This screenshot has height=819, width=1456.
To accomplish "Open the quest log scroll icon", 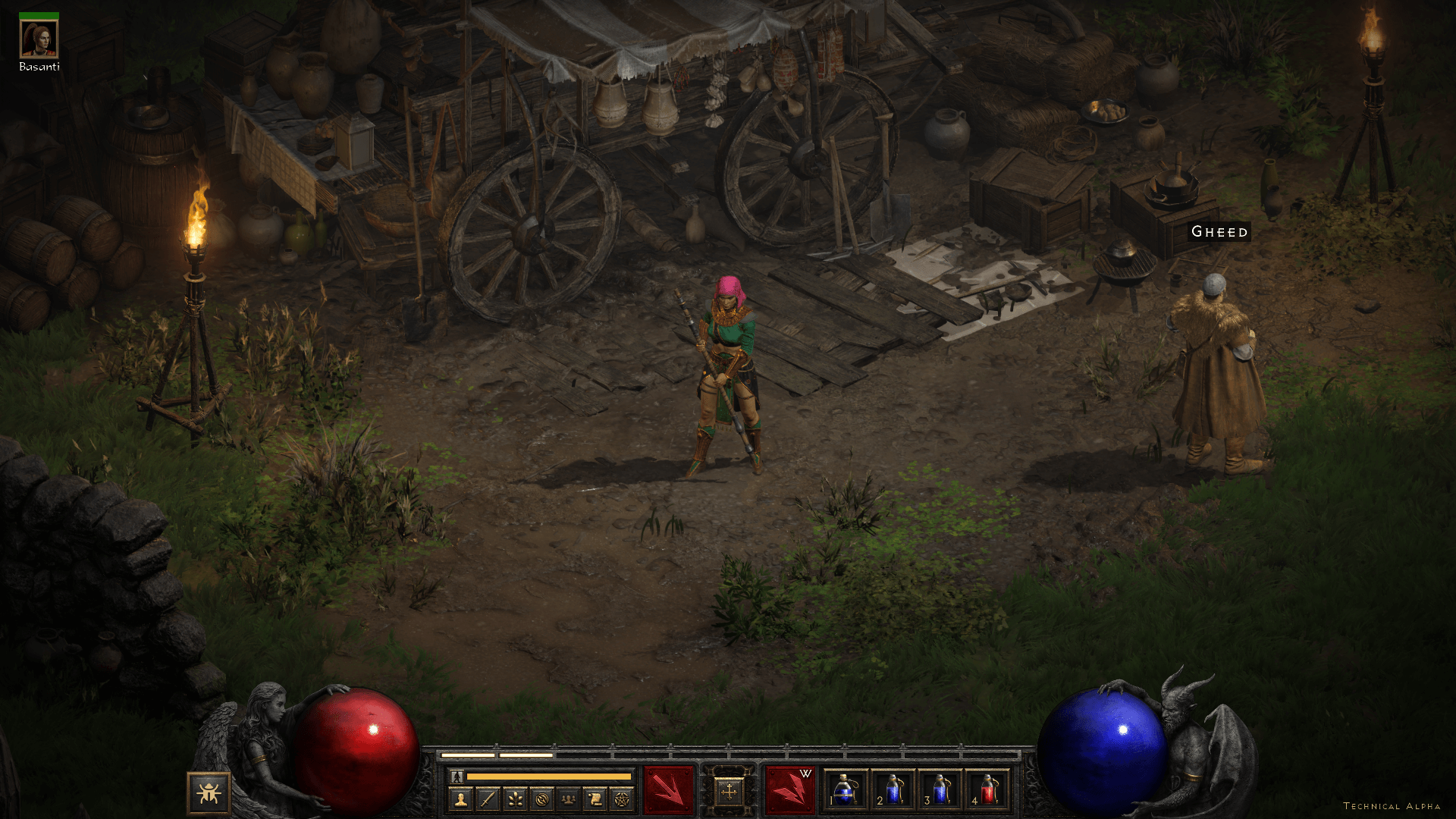I will point(595,799).
